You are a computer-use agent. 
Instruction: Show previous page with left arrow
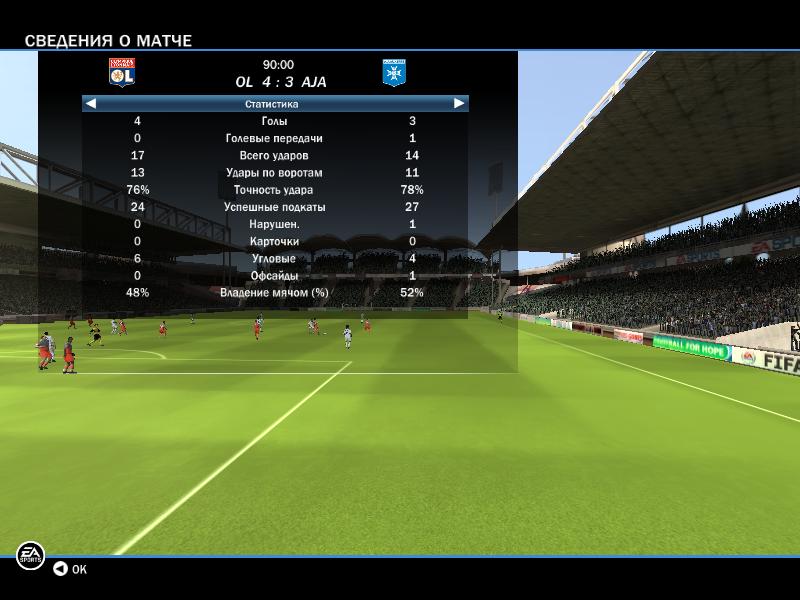90,103
